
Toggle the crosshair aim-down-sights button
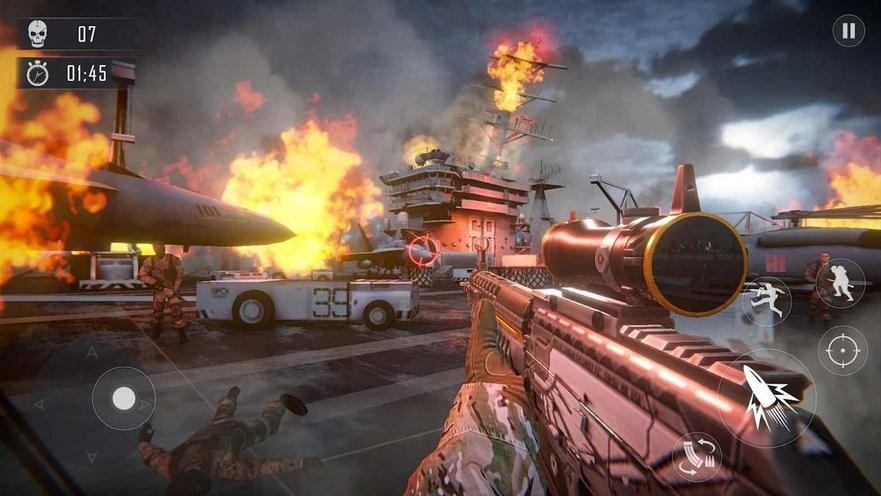(842, 351)
